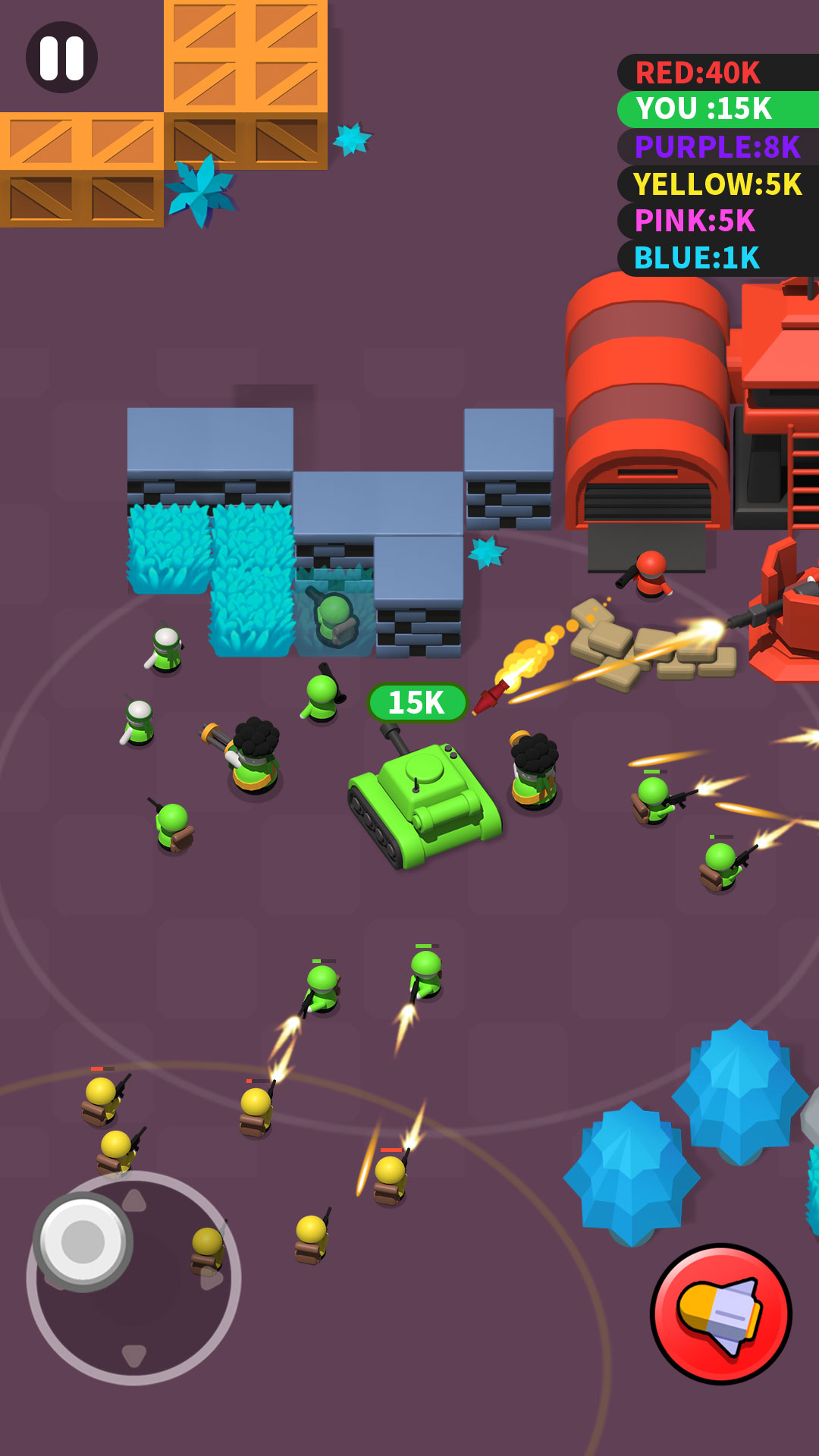The height and width of the screenshot is (1456, 819).
Task: Fire the red rocket shell button
Action: click(720, 1313)
